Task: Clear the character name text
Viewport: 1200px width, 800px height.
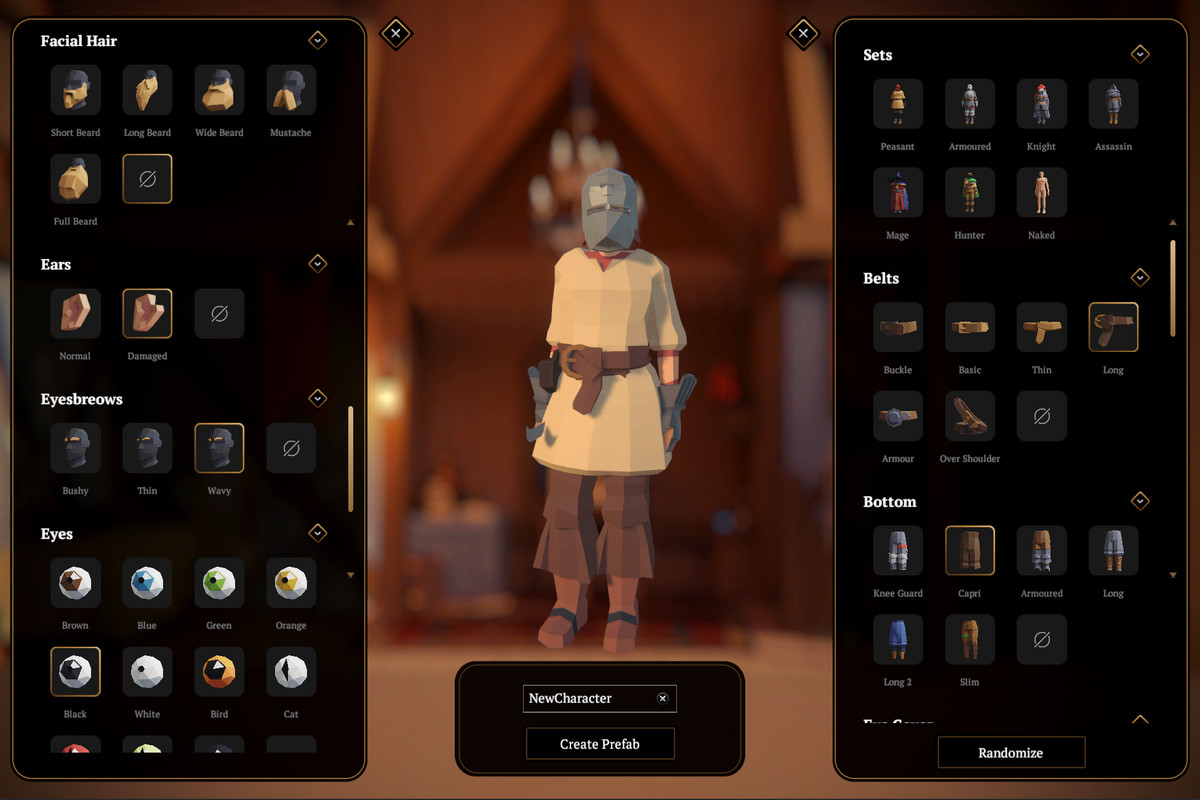Action: (662, 698)
